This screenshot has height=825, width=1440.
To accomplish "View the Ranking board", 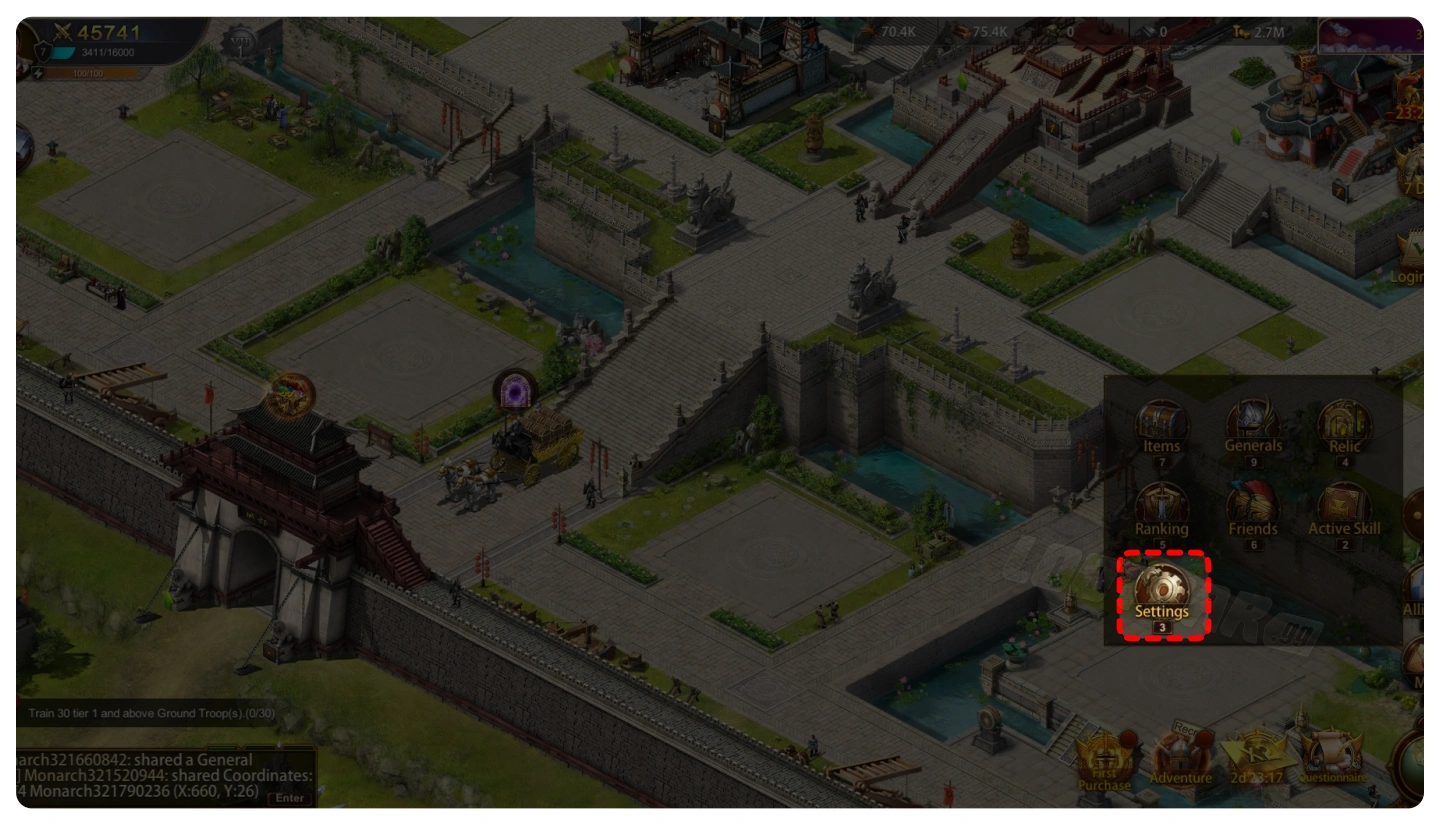I will click(1161, 512).
